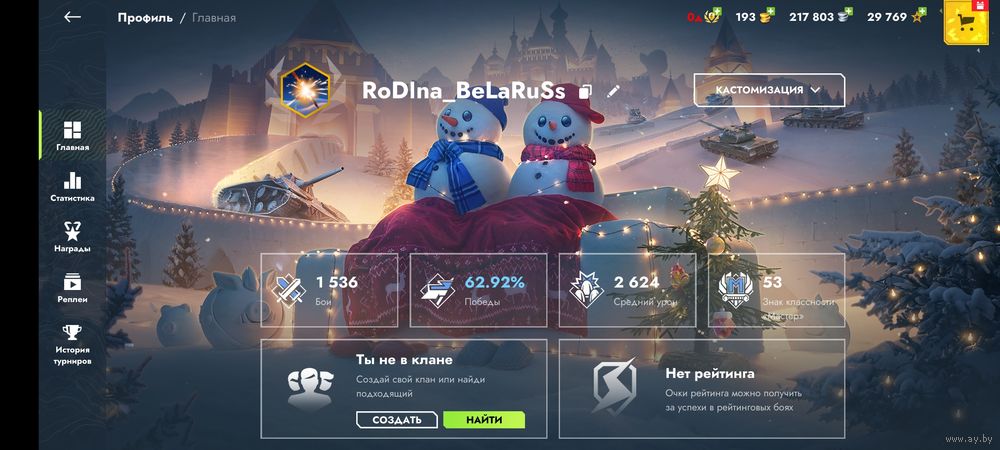Expand the Кастомизация dropdown
Viewport: 1000px width, 450px height.
[x=769, y=90]
